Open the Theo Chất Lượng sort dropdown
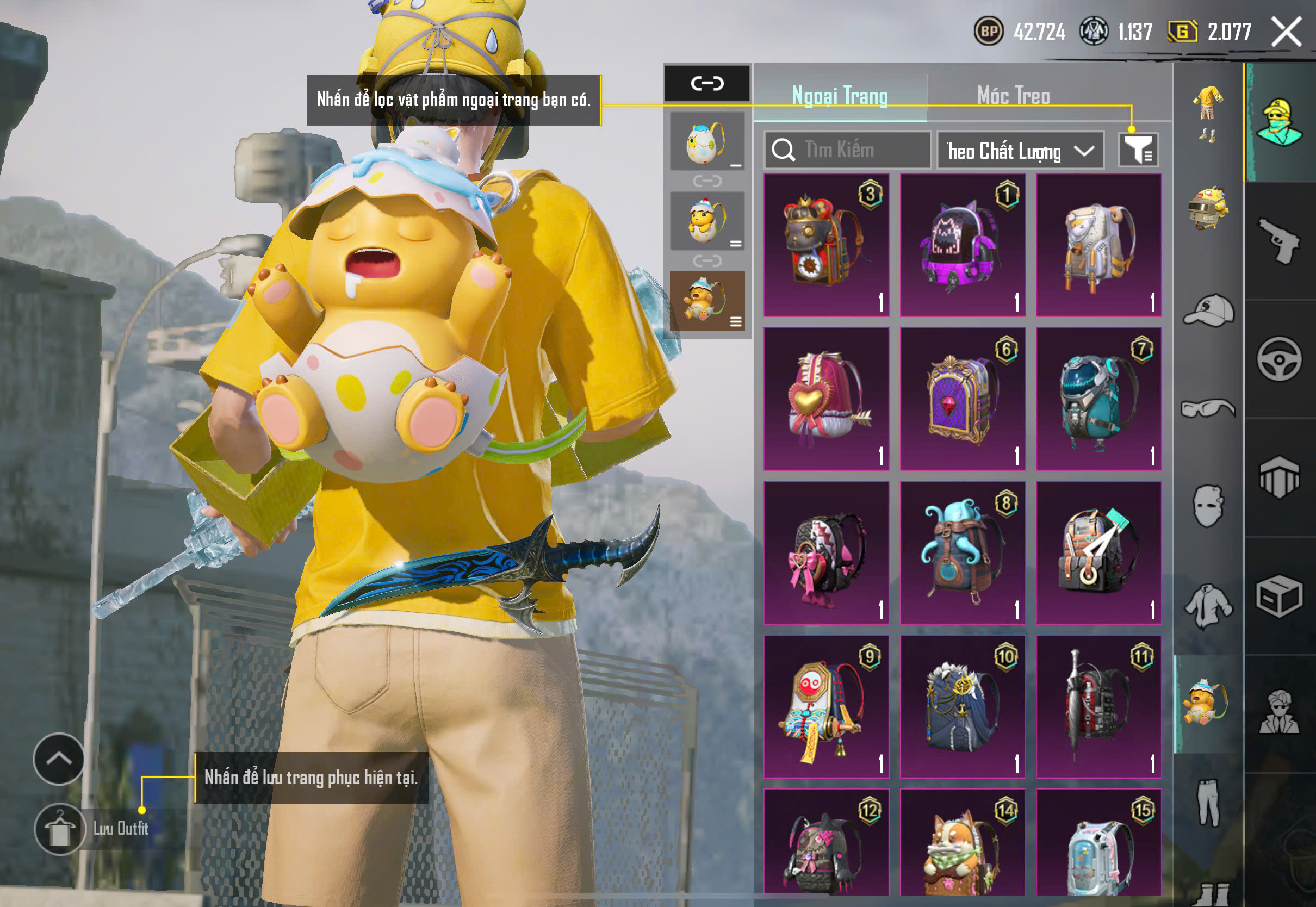 pos(1020,151)
